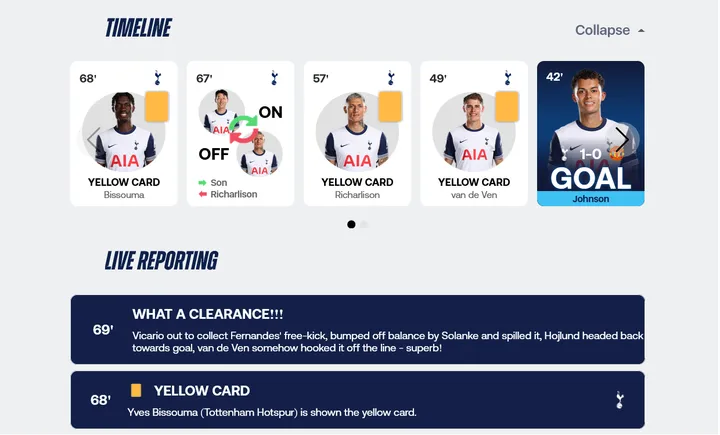Switch to the second timeline page dot
The image size is (720, 435).
(365, 224)
